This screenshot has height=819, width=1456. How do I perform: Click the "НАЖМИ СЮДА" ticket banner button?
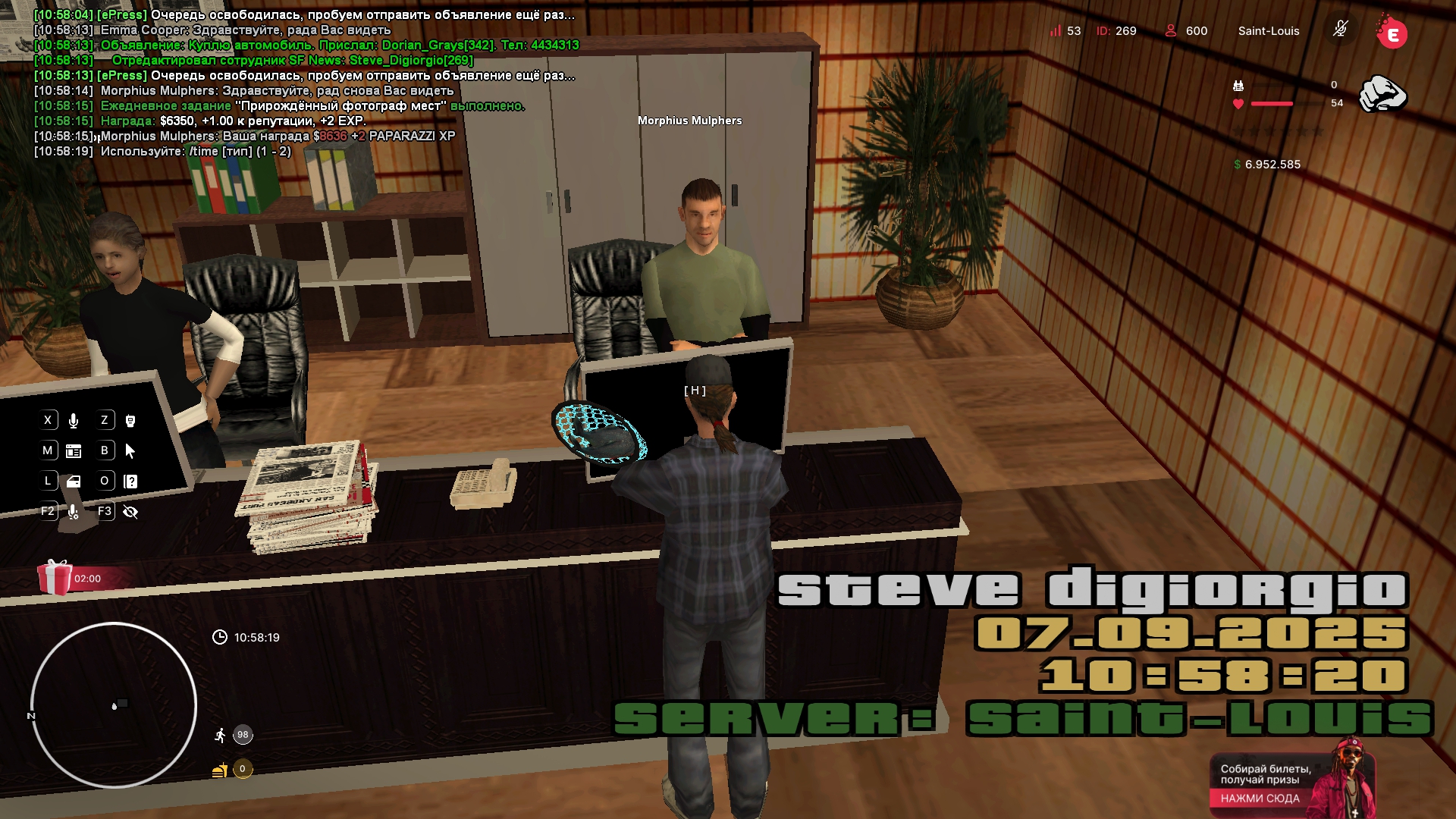pos(1260,799)
